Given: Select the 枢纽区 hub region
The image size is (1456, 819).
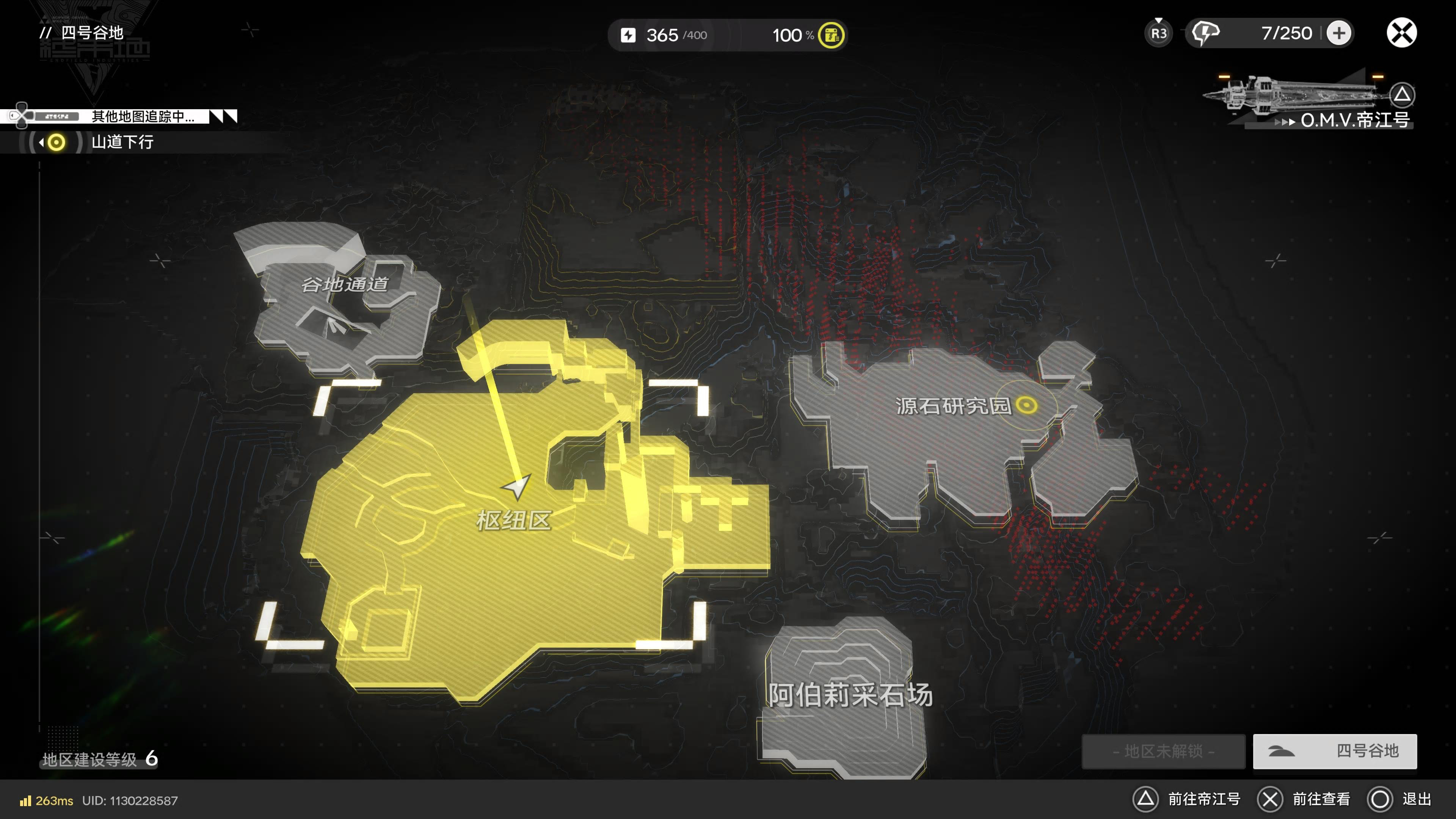Looking at the screenshot, I should (513, 520).
